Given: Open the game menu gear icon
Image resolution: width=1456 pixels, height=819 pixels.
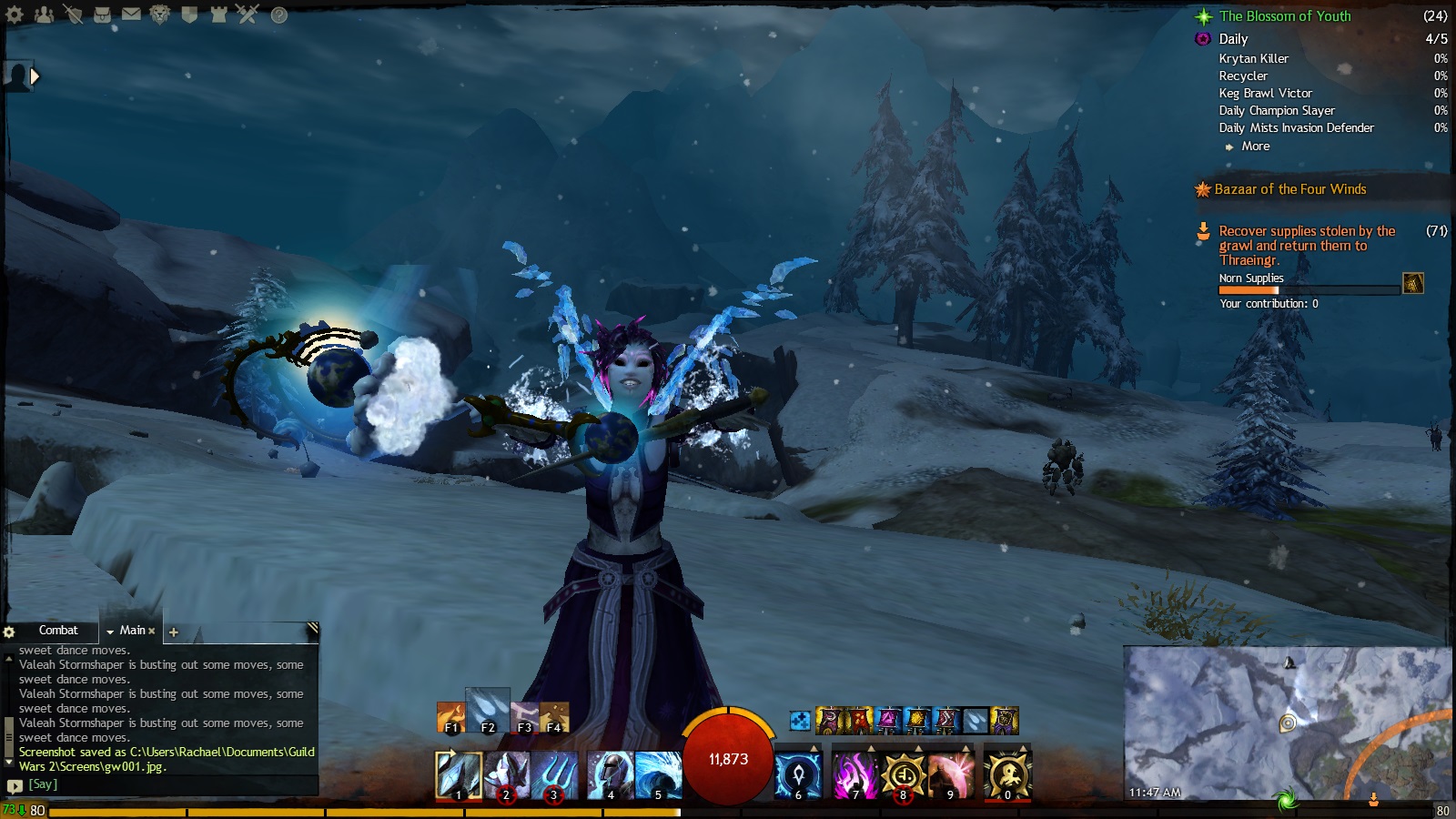Looking at the screenshot, I should (x=15, y=15).
